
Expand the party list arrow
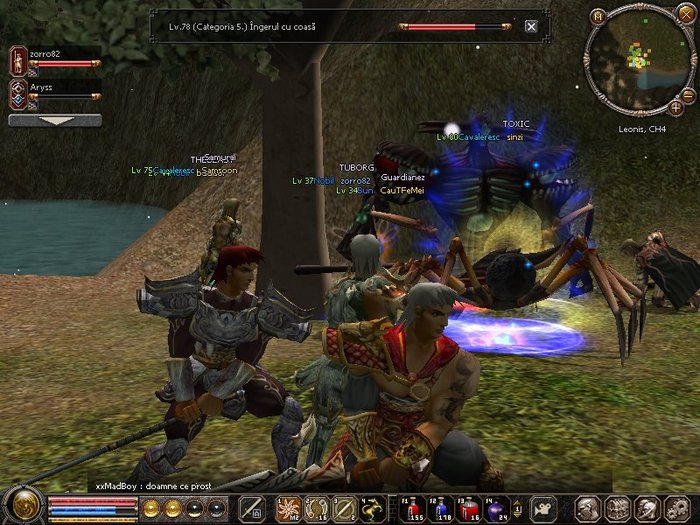(x=55, y=120)
